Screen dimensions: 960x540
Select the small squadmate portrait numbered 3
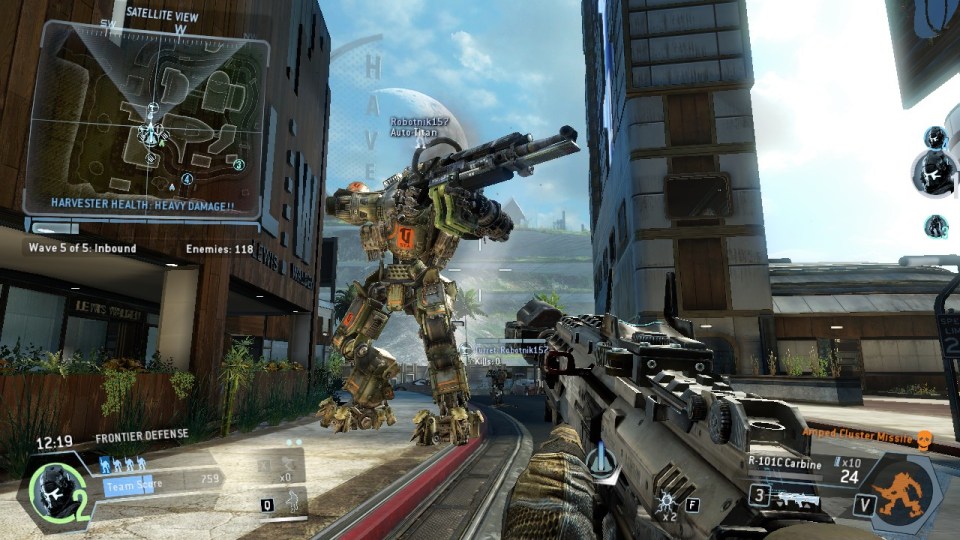(x=936, y=226)
